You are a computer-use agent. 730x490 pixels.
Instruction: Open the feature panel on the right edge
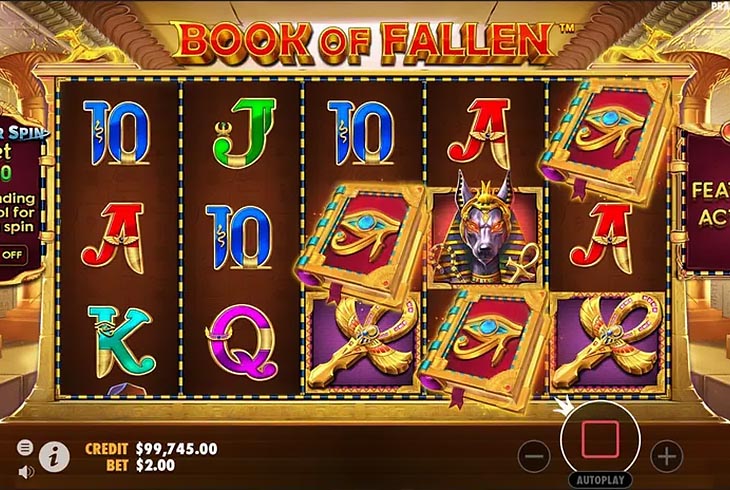tap(706, 200)
